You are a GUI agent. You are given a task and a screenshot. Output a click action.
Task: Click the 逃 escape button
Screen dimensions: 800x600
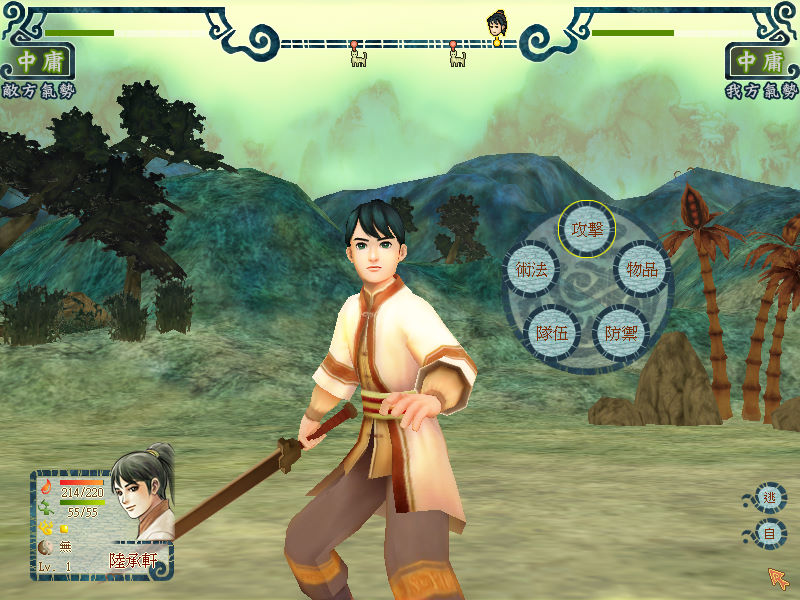769,497
